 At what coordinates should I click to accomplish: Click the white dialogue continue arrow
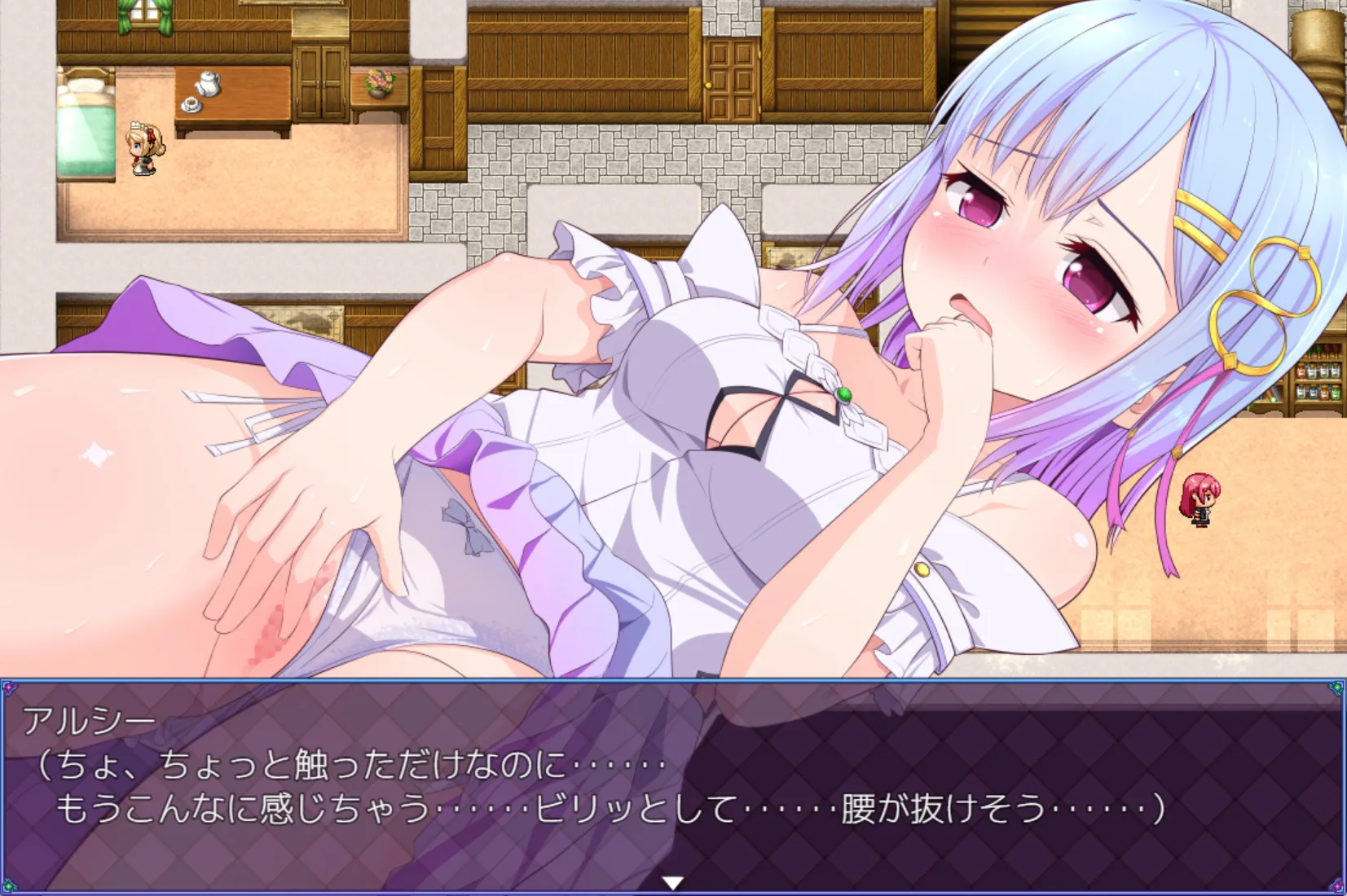672,882
